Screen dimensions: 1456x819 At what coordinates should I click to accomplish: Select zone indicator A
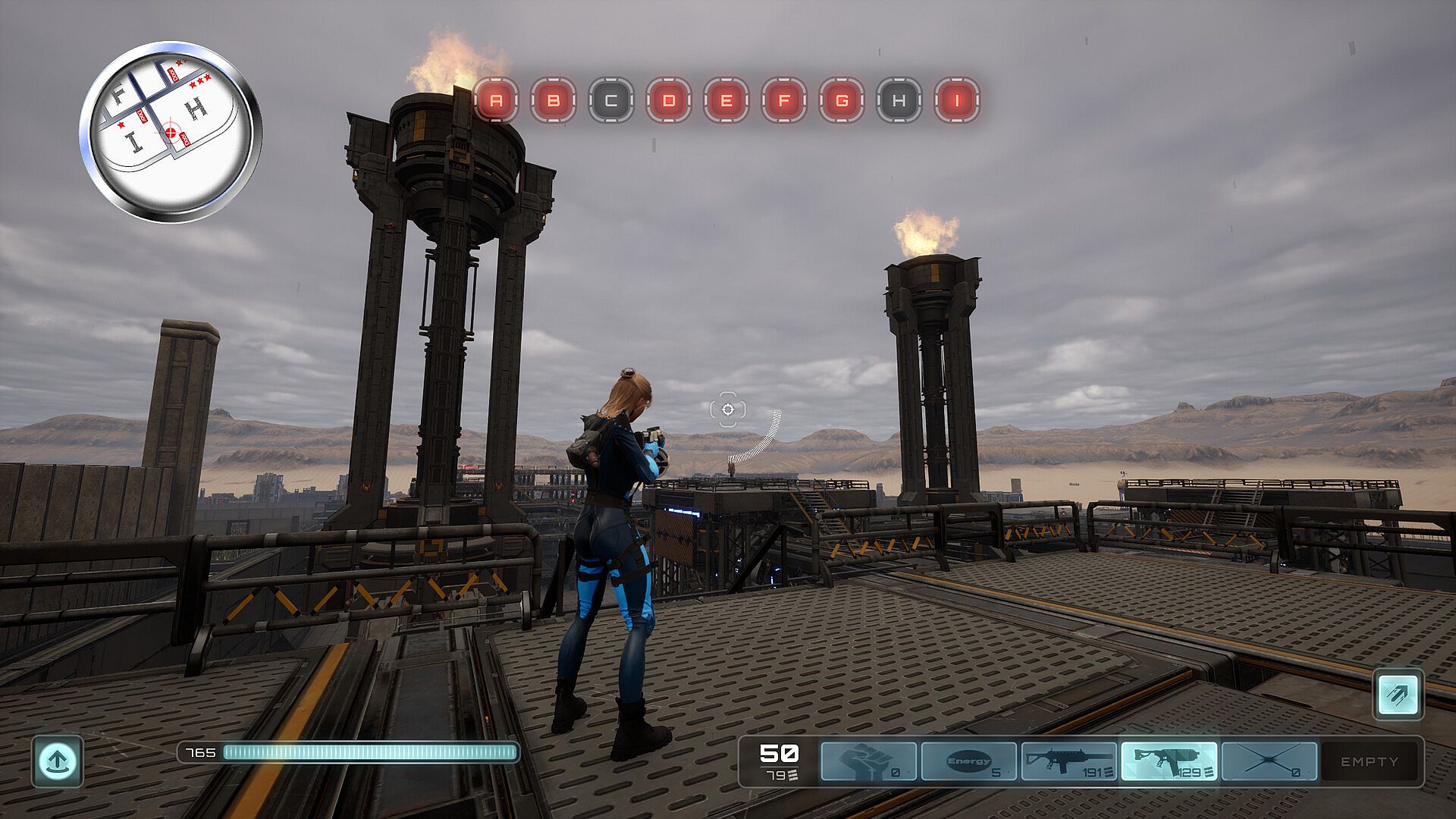click(x=496, y=100)
